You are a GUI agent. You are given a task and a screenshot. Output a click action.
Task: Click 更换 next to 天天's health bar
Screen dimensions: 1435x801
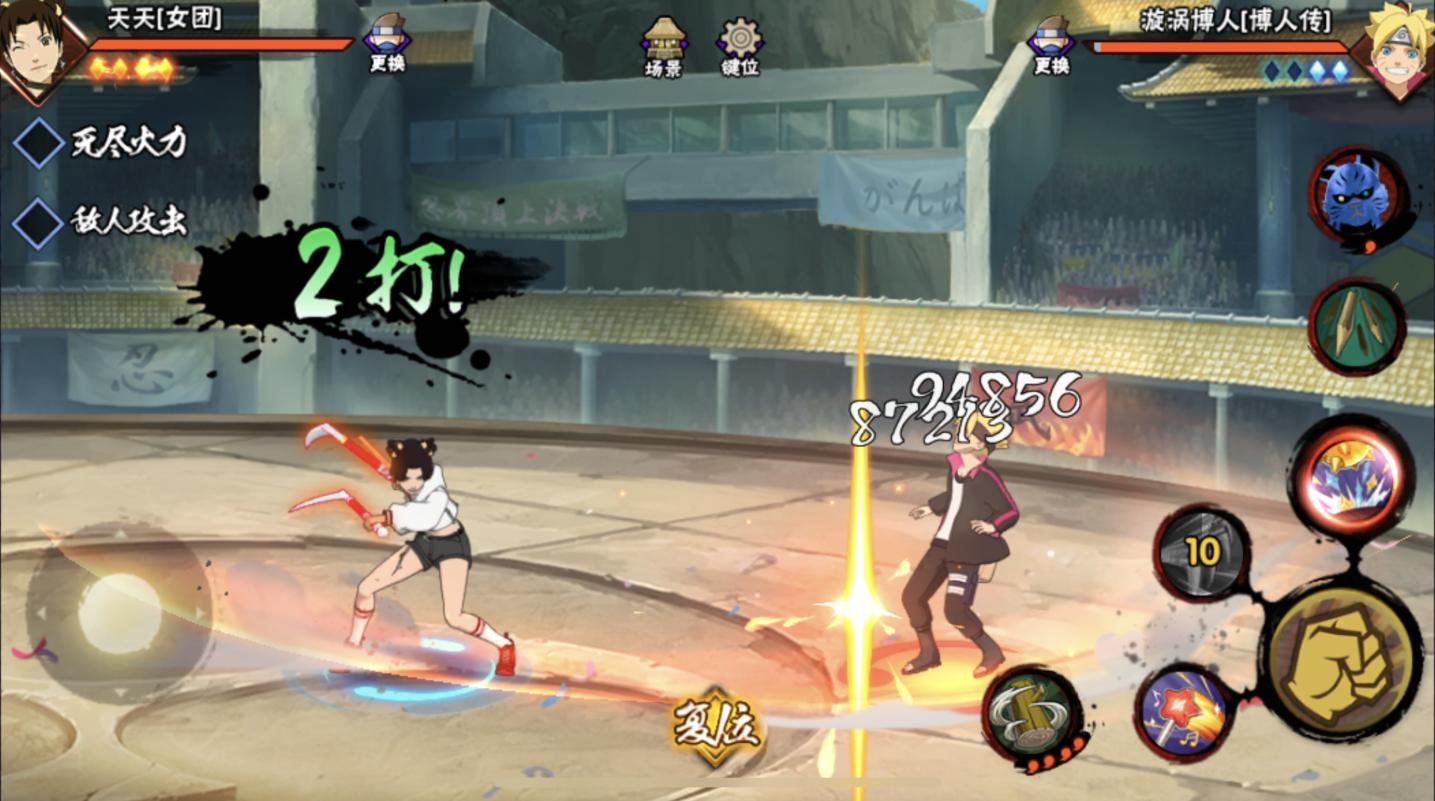coord(387,44)
